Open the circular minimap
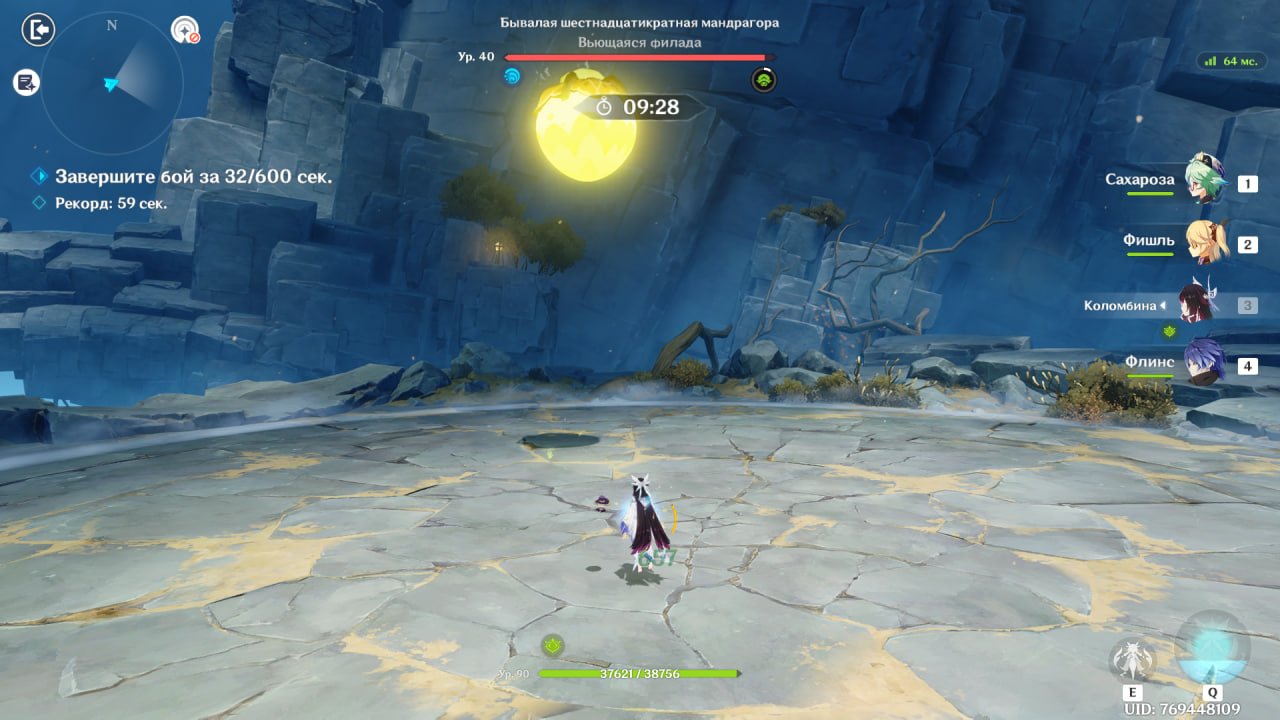The height and width of the screenshot is (720, 1280). click(111, 83)
